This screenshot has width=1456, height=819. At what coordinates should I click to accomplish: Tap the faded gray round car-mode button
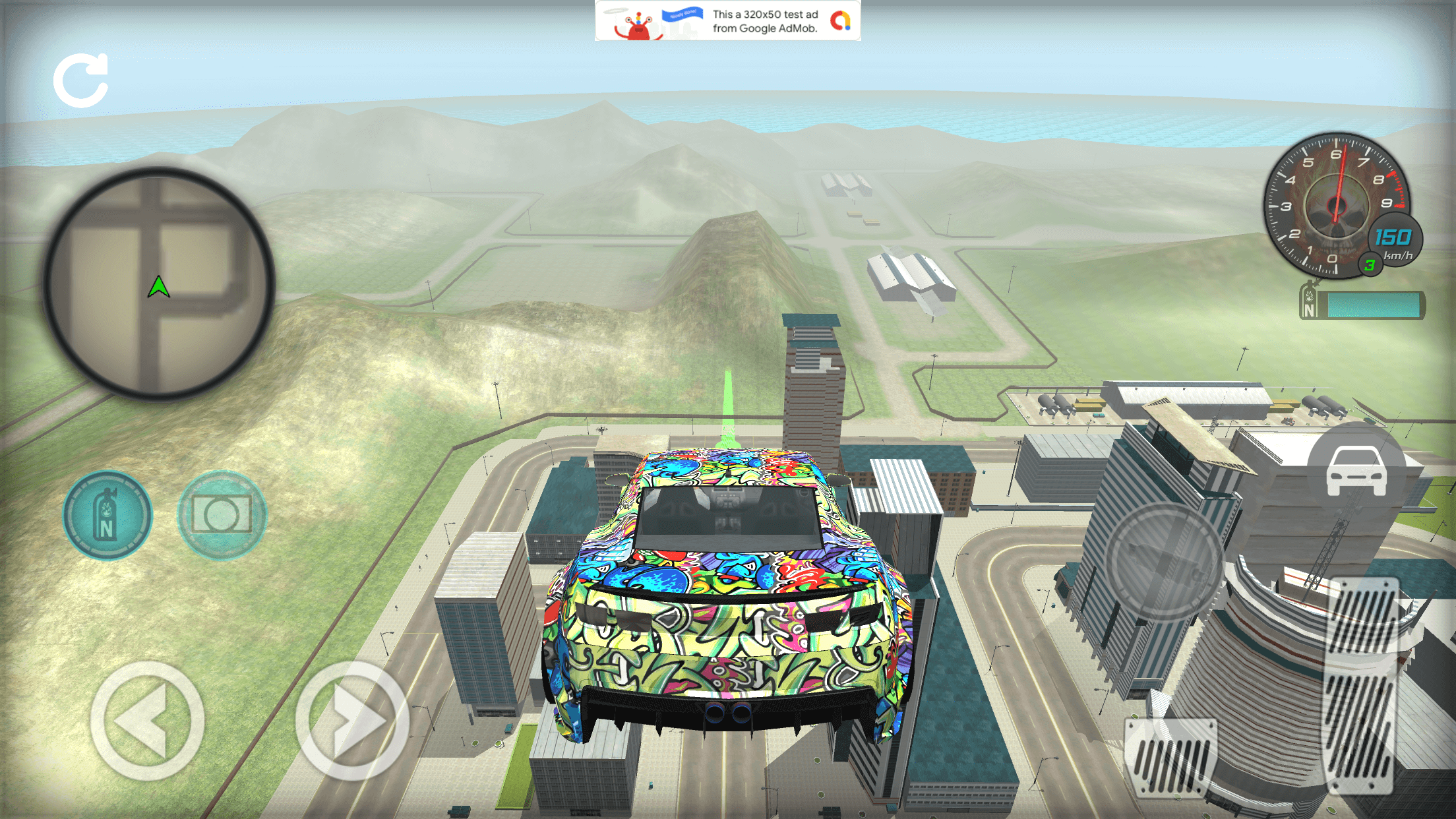(1165, 562)
